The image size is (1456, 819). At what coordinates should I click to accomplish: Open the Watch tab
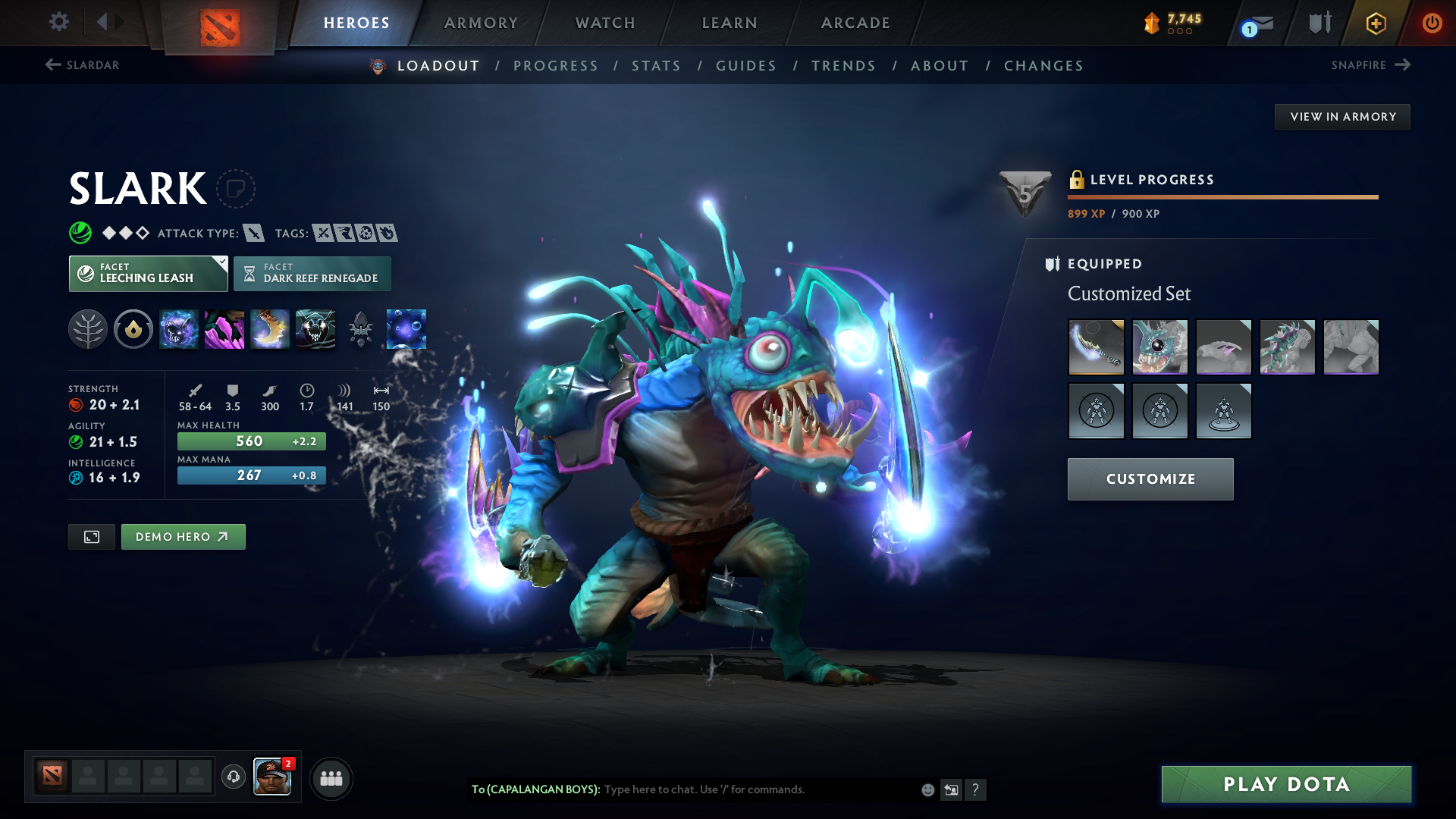coord(605,23)
